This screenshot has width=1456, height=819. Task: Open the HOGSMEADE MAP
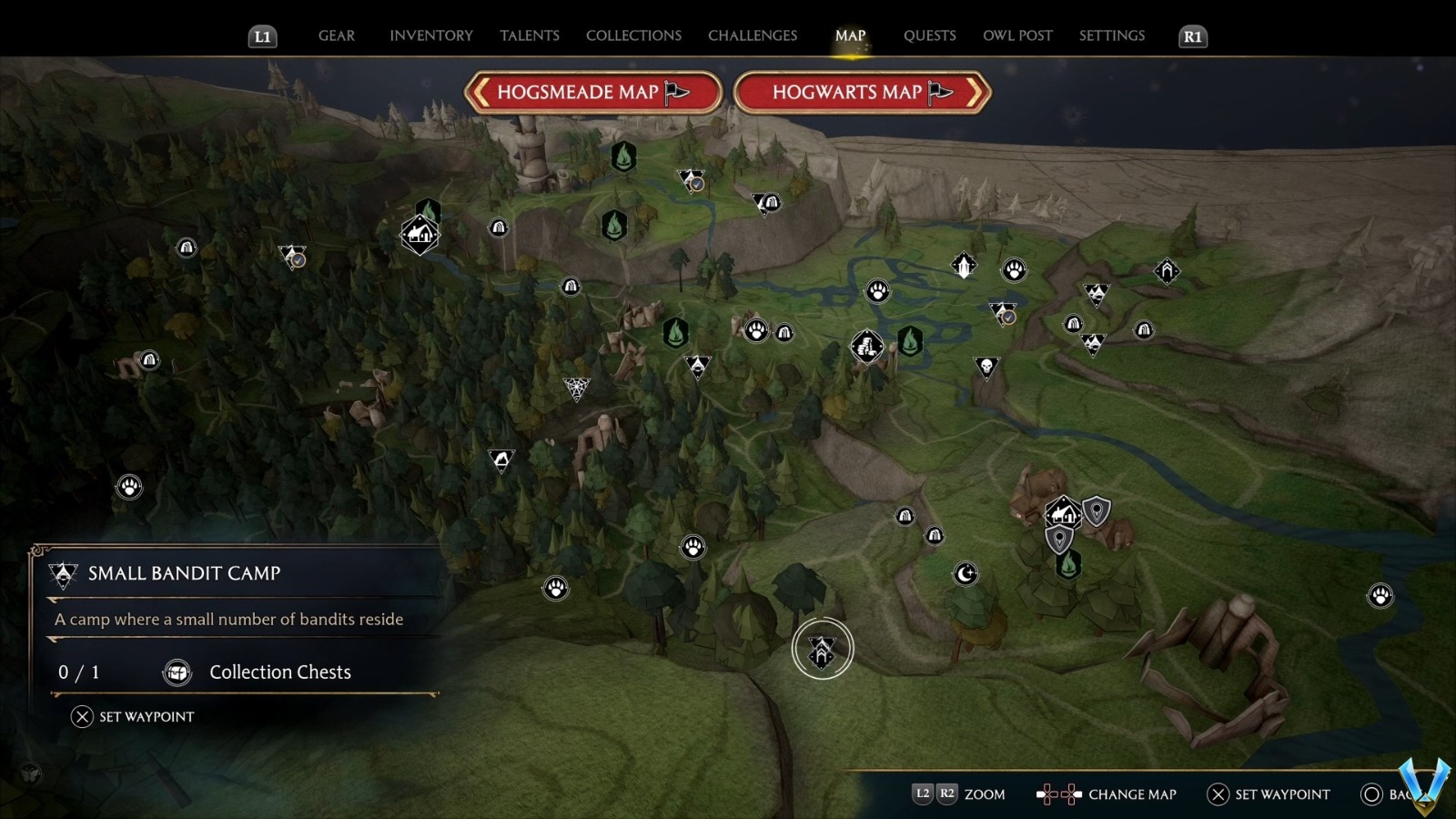point(594,92)
